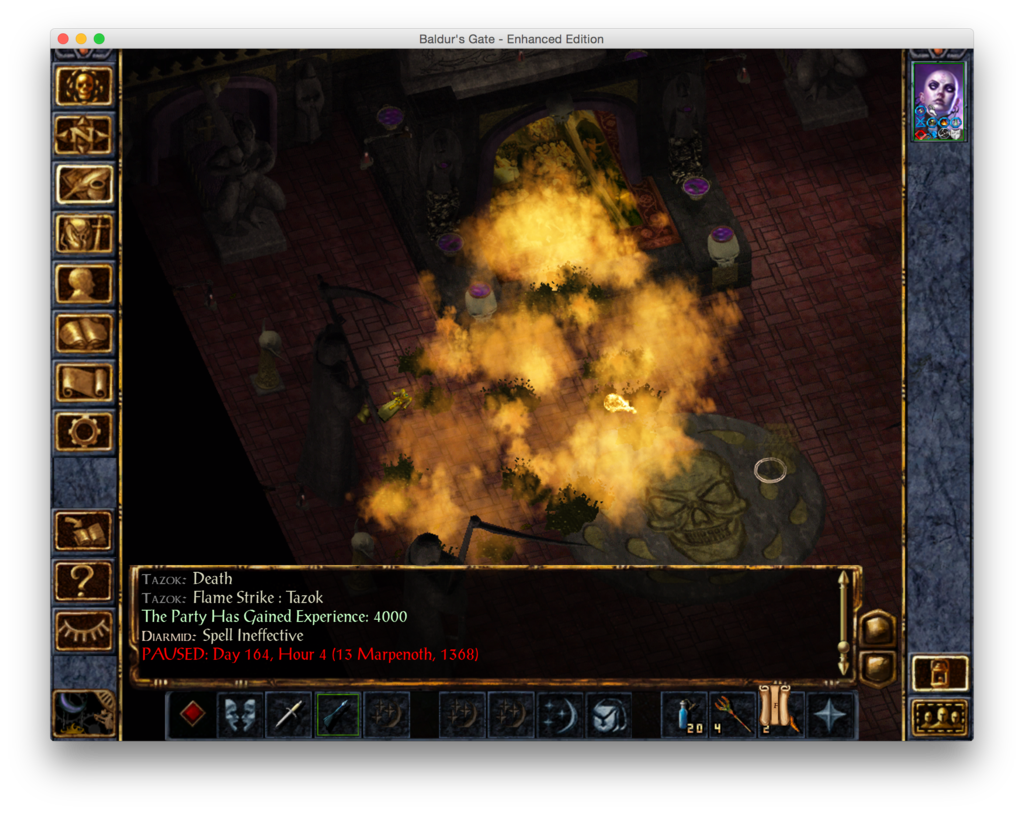The height and width of the screenshot is (813, 1024).
Task: Activate the twin masks action button
Action: tap(240, 714)
